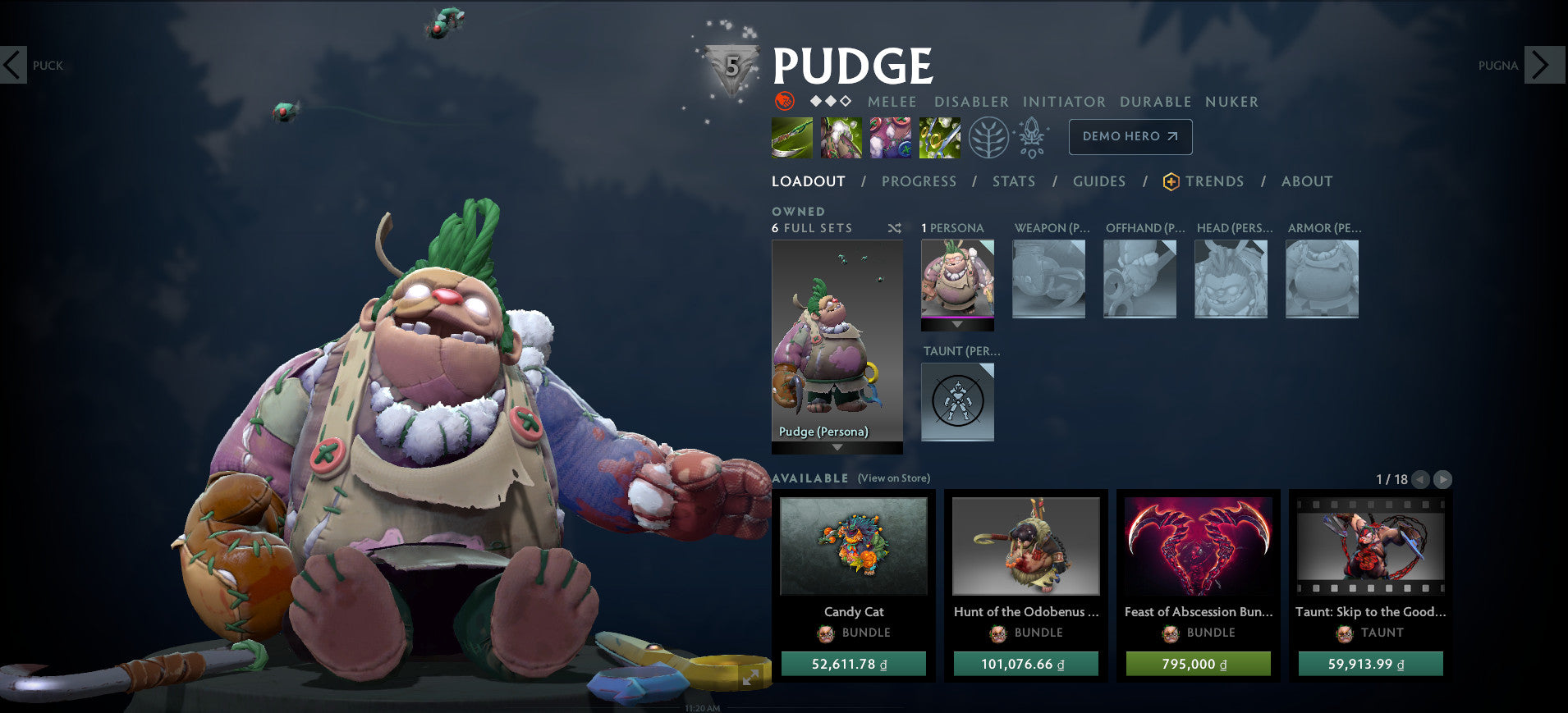The height and width of the screenshot is (713, 1568).
Task: Click Pudge's hero attribute icon above roles
Action: (x=784, y=102)
